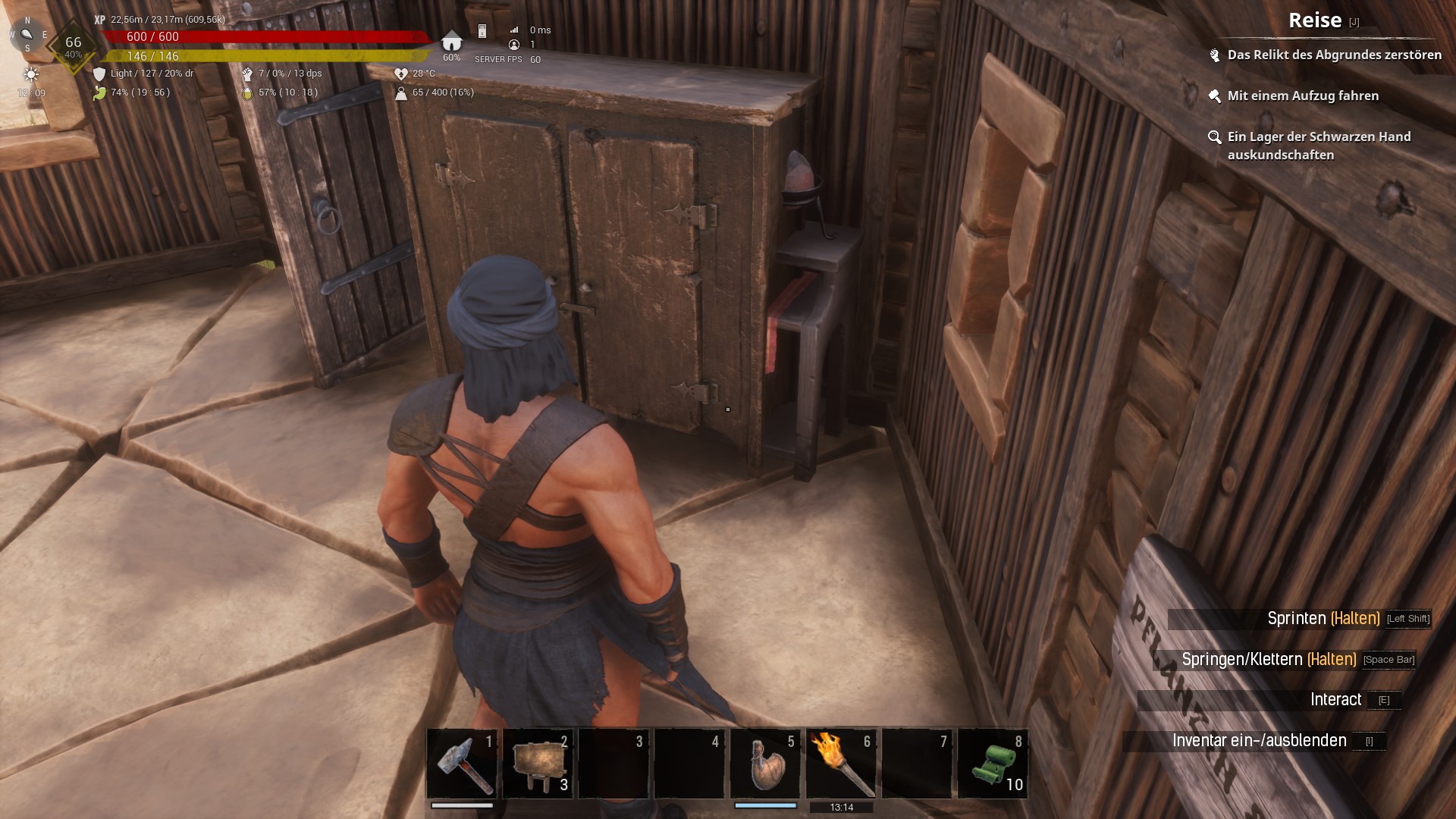Open the Reise journey panel header

click(x=1315, y=20)
